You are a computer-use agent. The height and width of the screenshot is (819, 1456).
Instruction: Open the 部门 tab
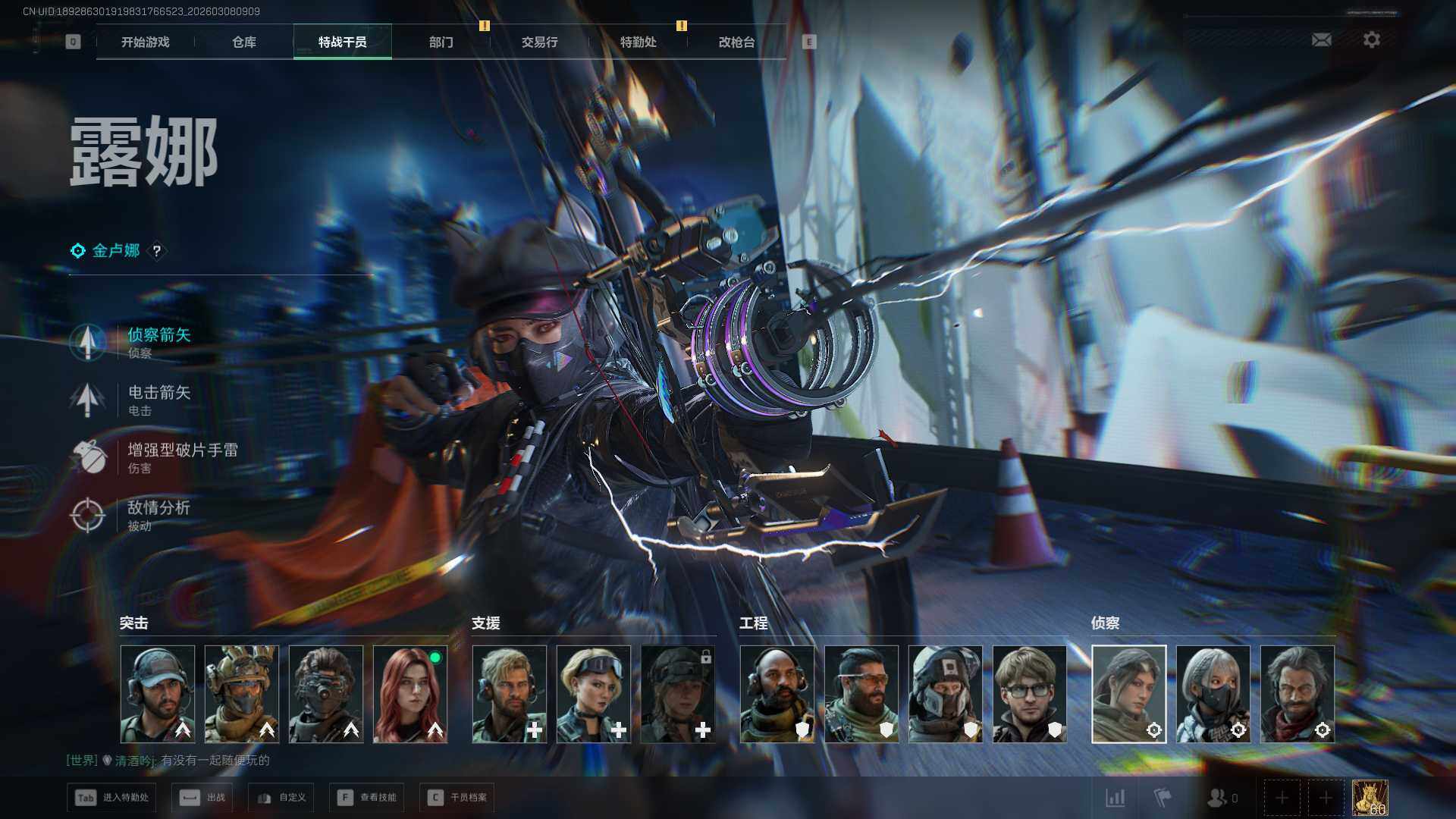(x=441, y=42)
